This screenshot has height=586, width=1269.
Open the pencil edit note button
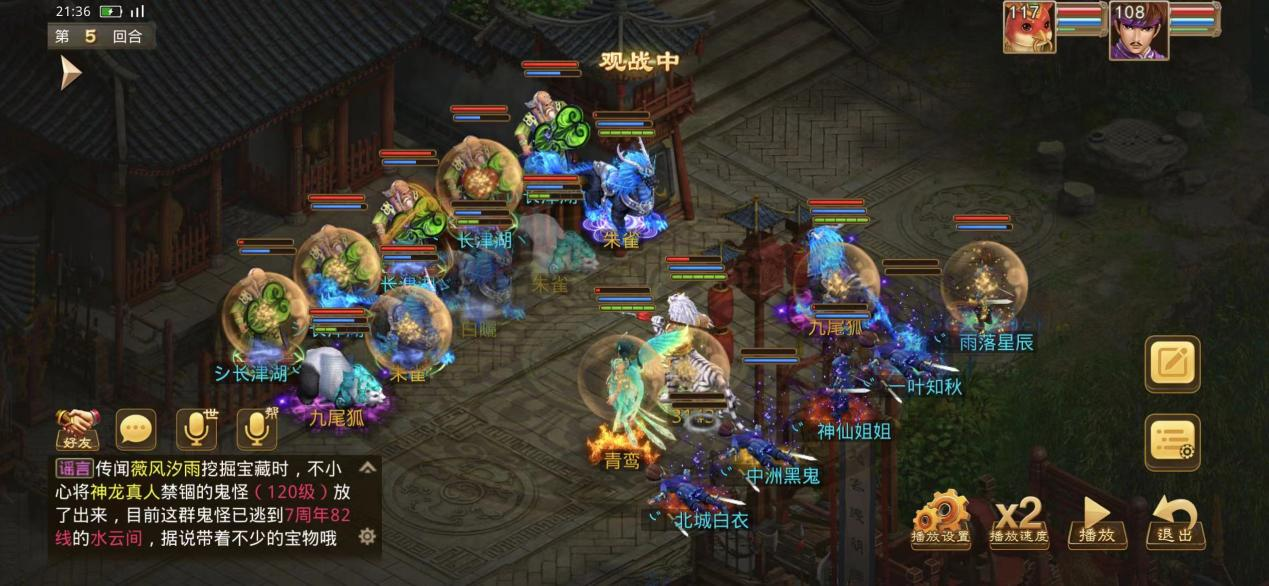tap(1172, 364)
